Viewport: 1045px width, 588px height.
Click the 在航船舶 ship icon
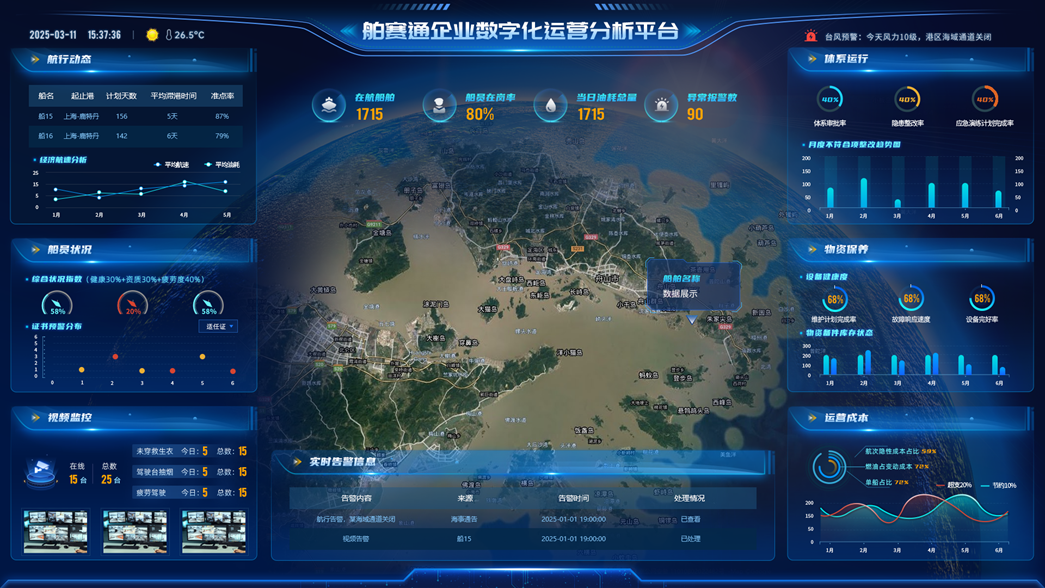click(329, 106)
